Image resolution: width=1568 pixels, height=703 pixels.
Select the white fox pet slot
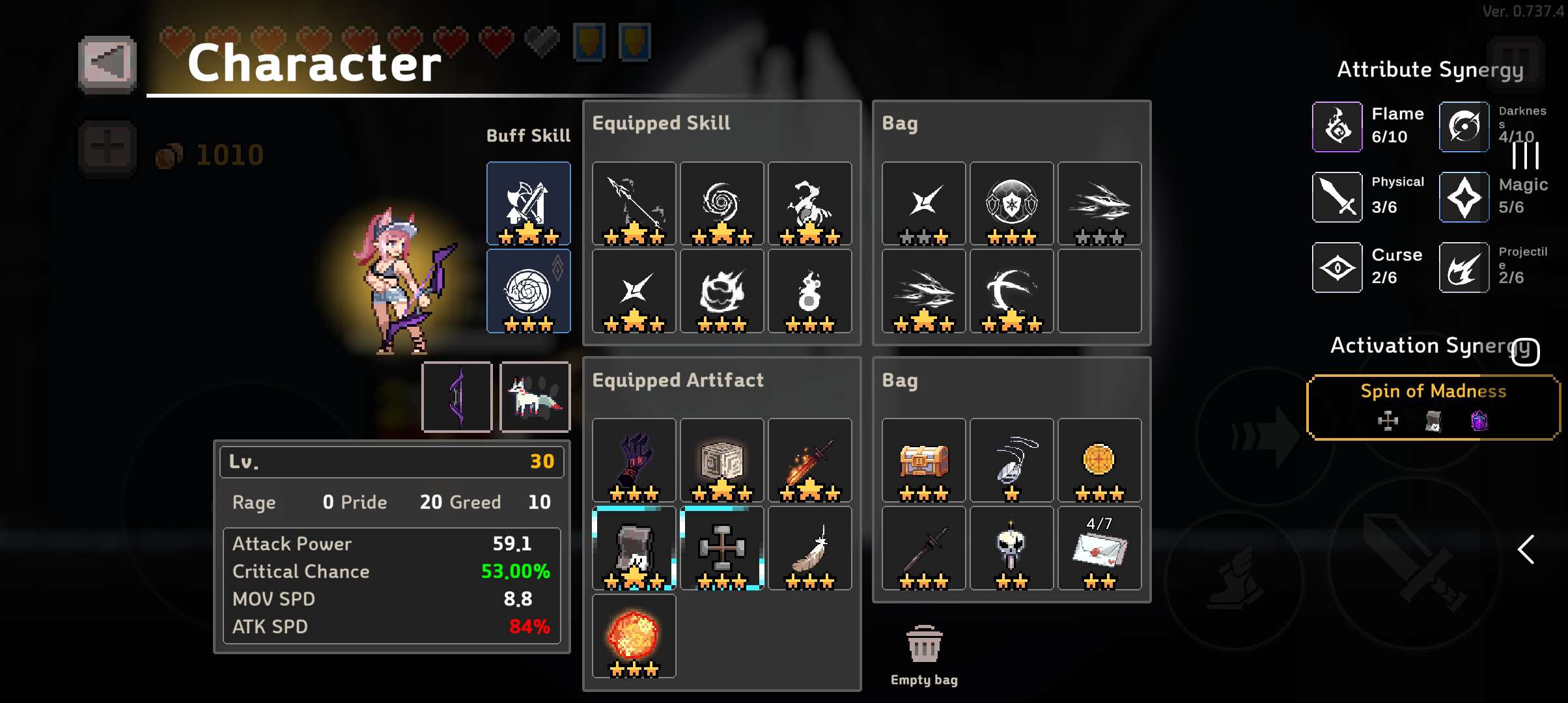point(535,396)
